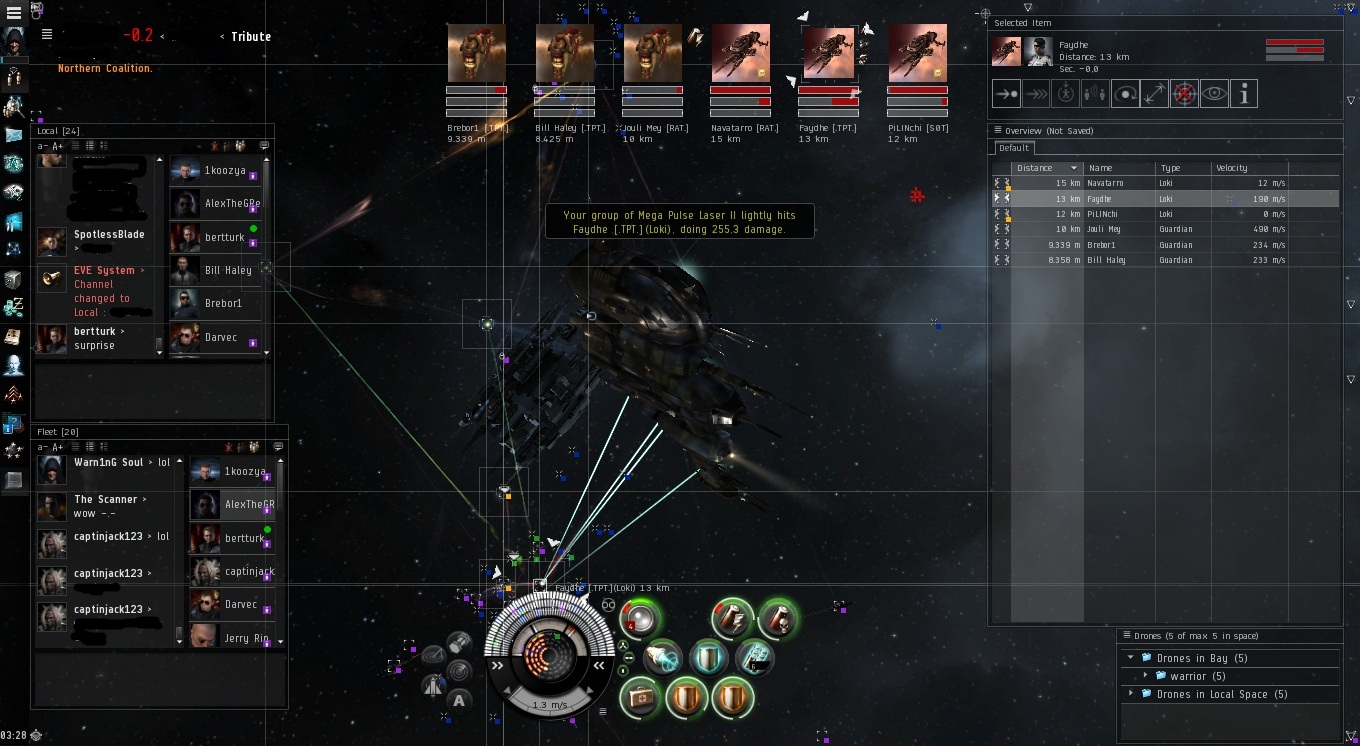The height and width of the screenshot is (746, 1360).
Task: Open the EVE Mail envelope icon
Action: [x=14, y=134]
